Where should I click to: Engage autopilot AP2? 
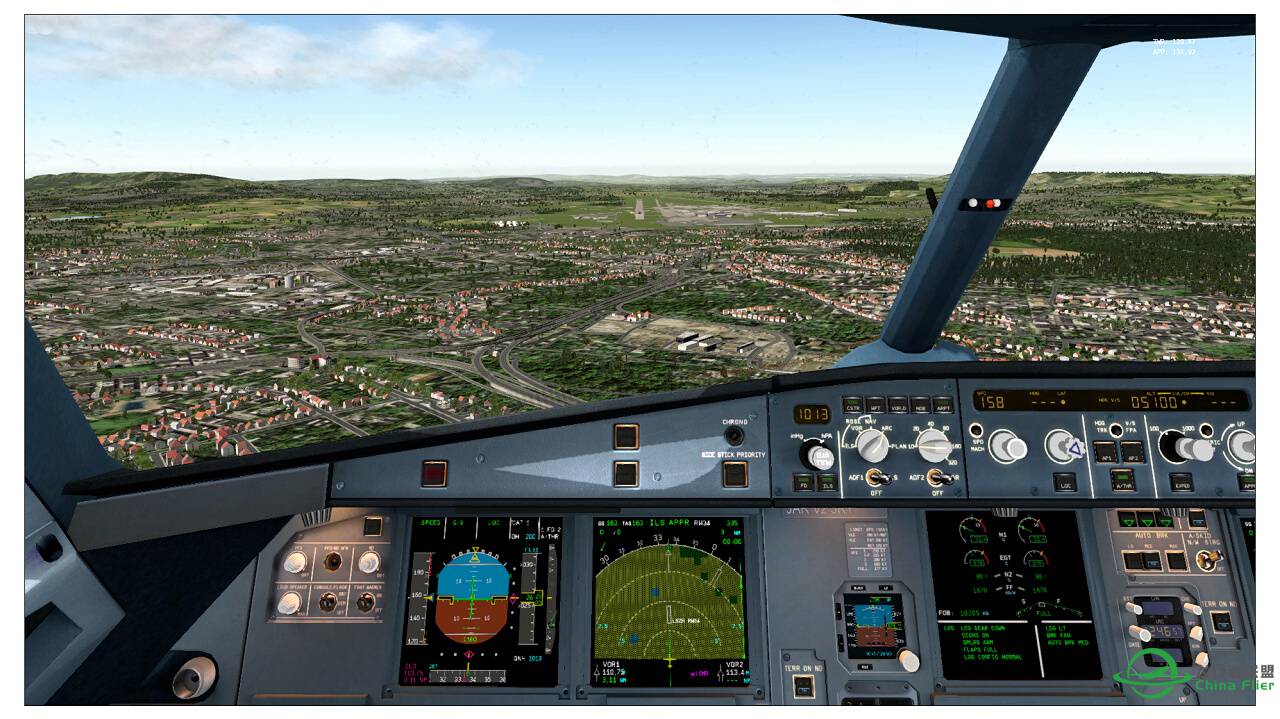[1132, 452]
